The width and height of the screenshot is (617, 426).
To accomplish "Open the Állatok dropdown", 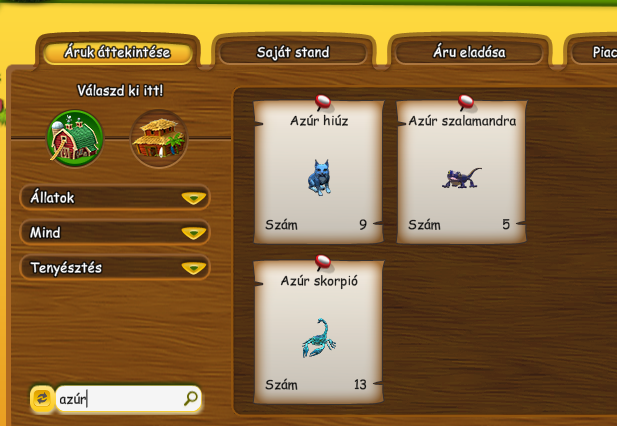I will [115, 198].
